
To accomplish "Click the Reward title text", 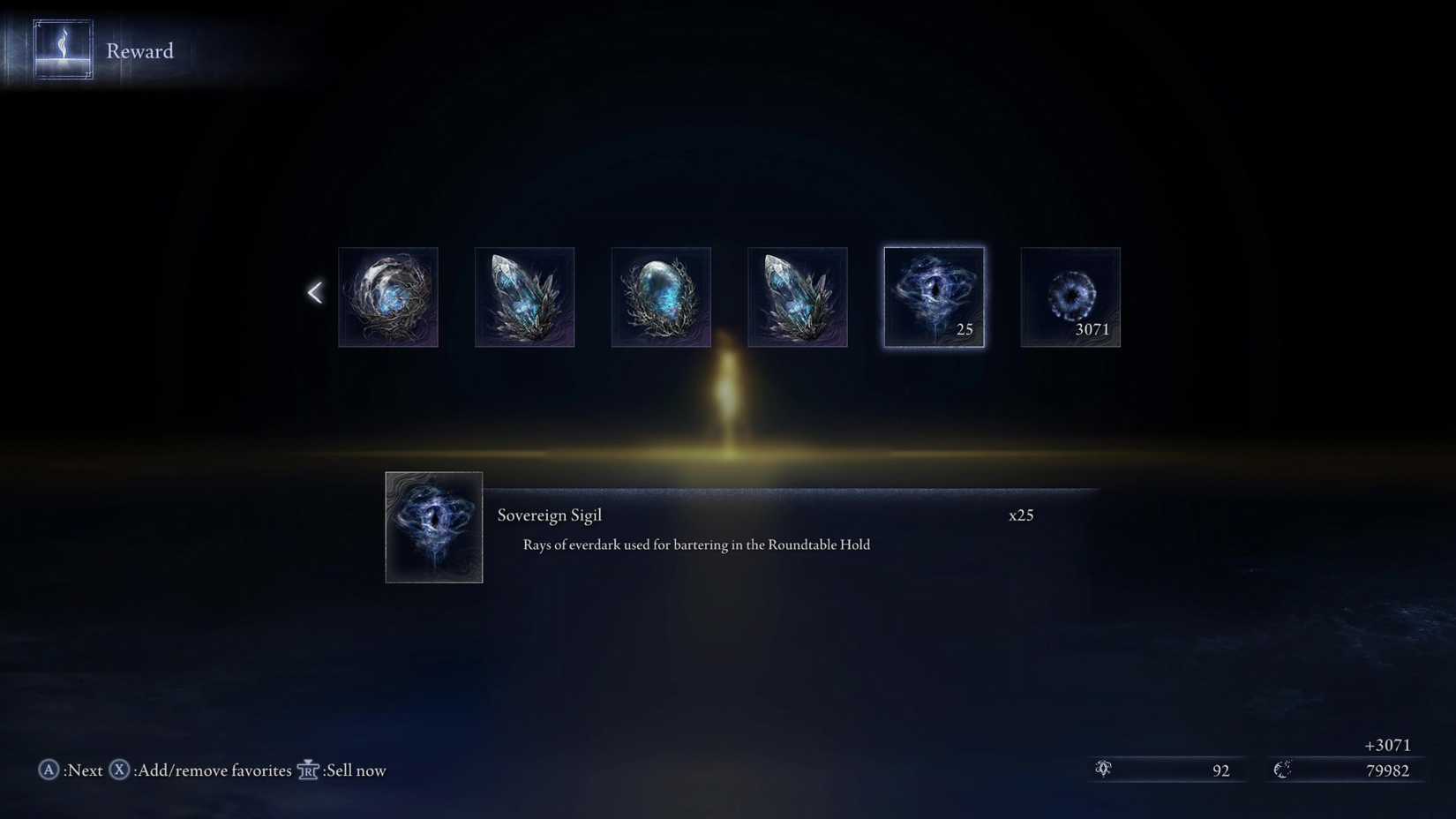I will (x=139, y=50).
